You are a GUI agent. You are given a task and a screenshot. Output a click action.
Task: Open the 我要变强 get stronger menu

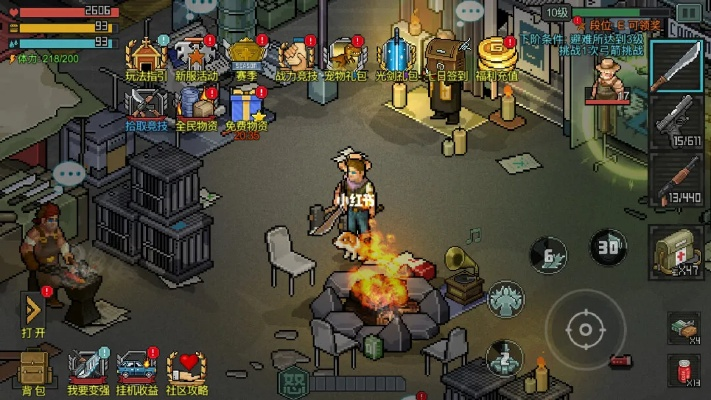[x=85, y=372]
